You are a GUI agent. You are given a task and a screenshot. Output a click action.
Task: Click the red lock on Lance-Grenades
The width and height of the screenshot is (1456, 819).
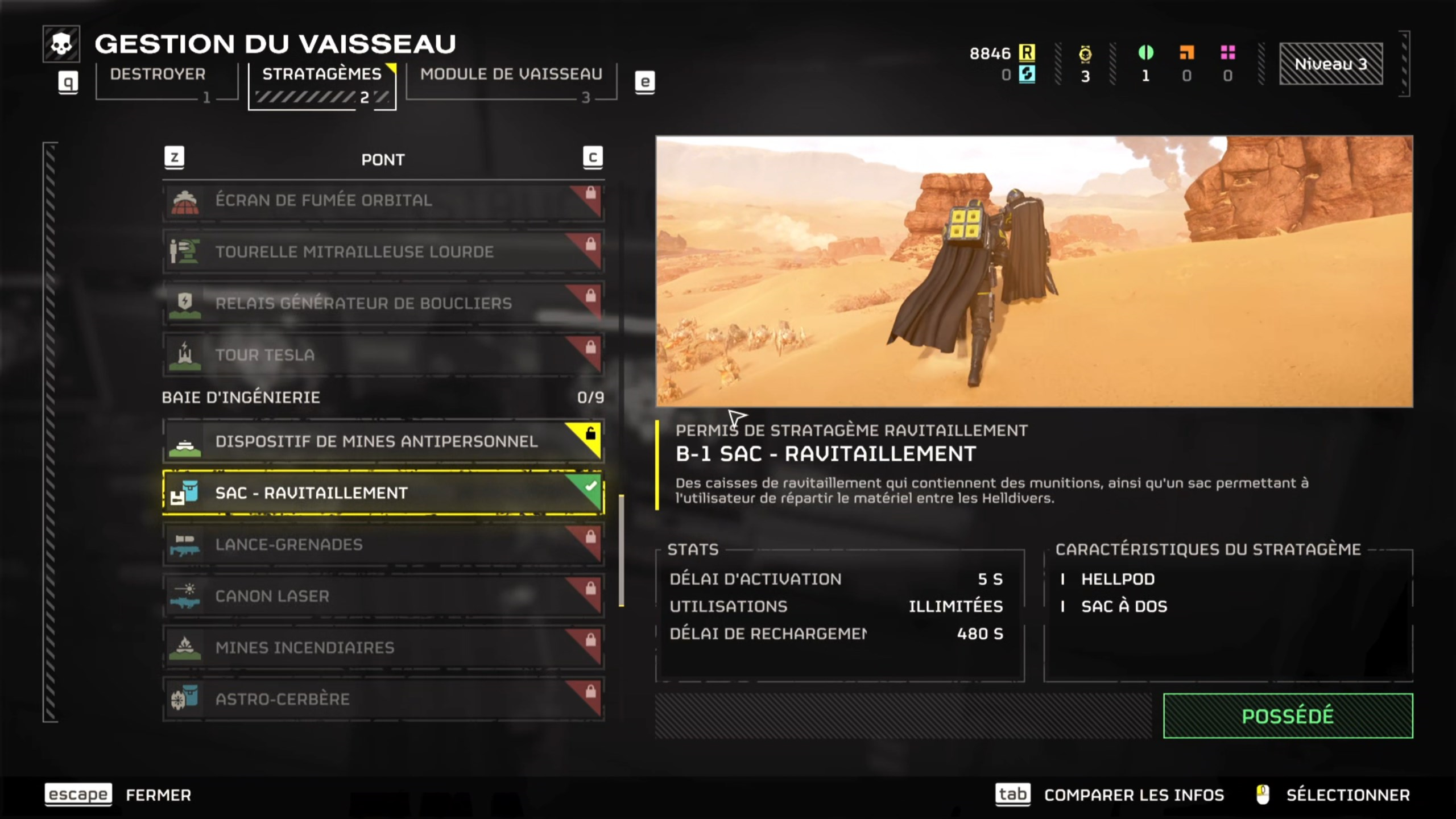(x=590, y=535)
